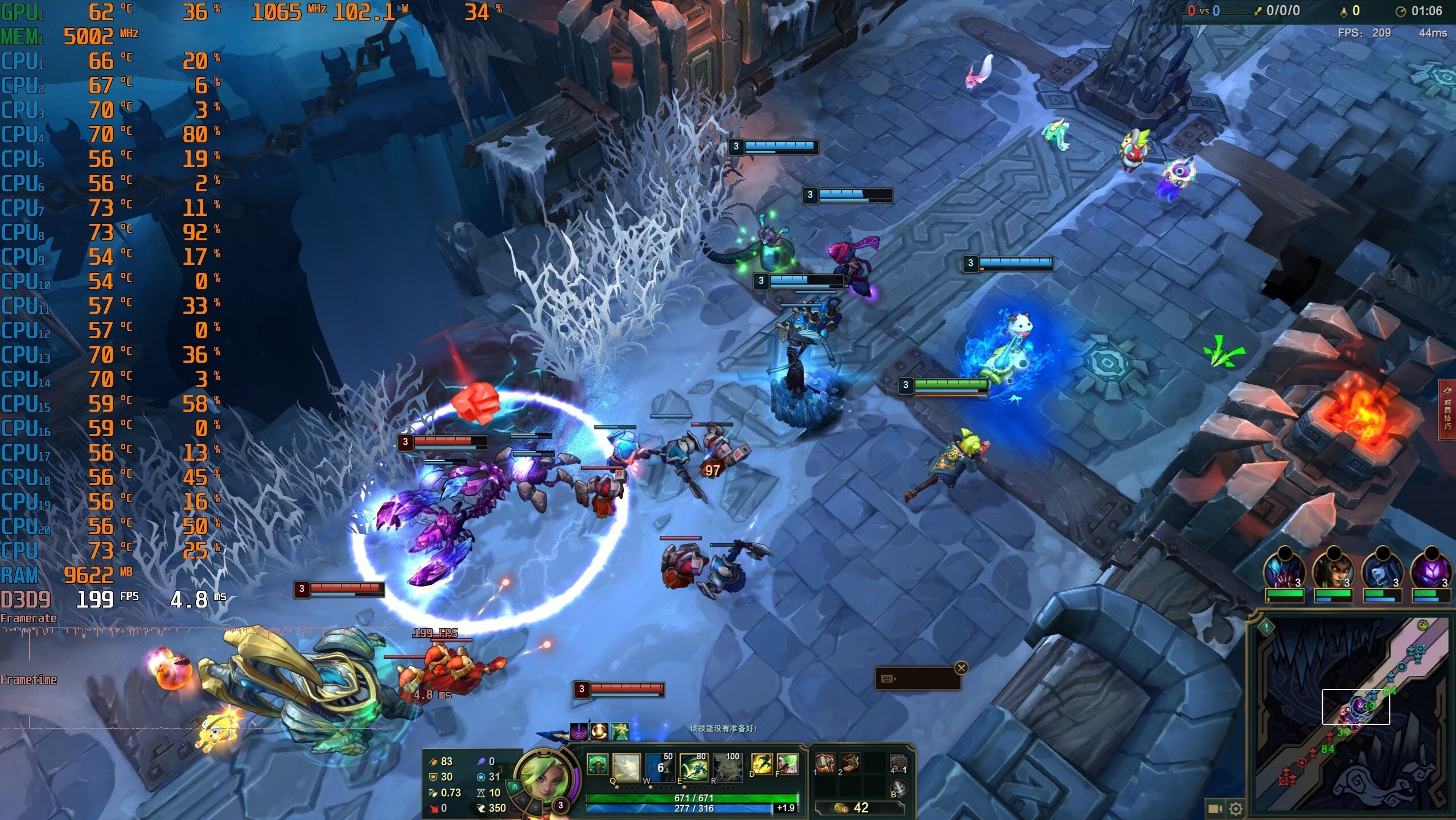Click the passive ability icon beside Q
Image resolution: width=1456 pixels, height=820 pixels.
click(597, 764)
